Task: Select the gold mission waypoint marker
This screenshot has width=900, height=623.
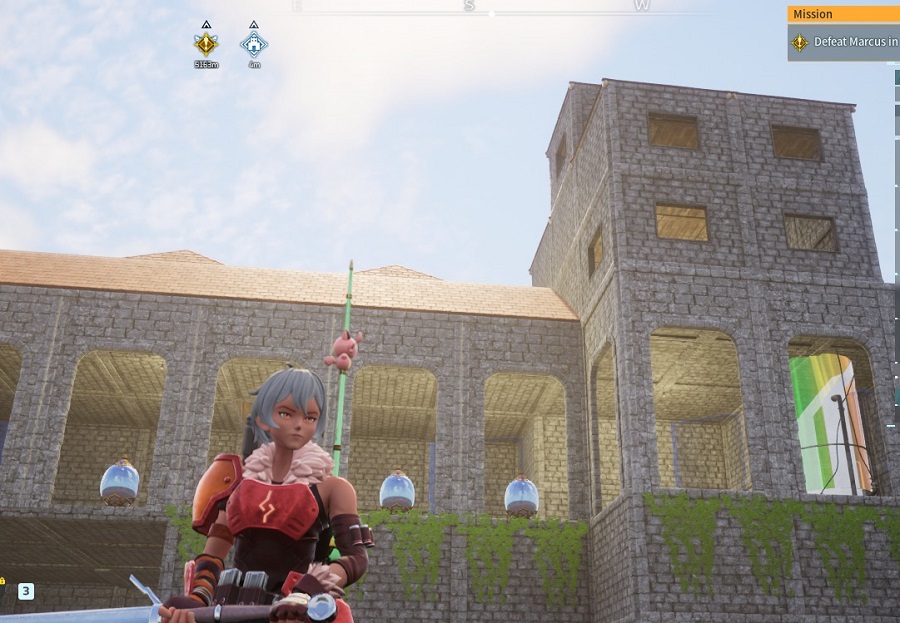Action: (x=206, y=43)
